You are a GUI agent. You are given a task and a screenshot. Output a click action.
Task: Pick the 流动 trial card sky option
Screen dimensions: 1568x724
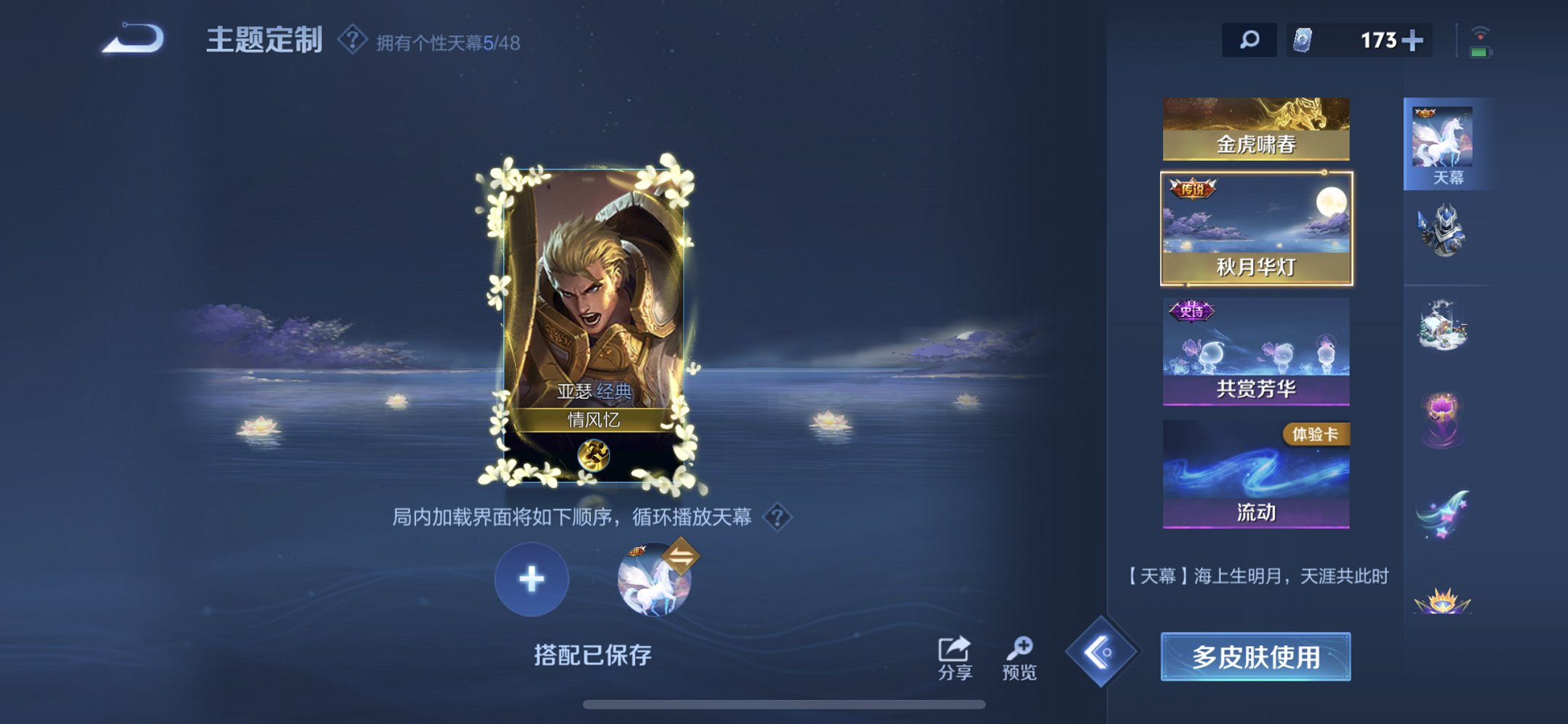(1255, 473)
